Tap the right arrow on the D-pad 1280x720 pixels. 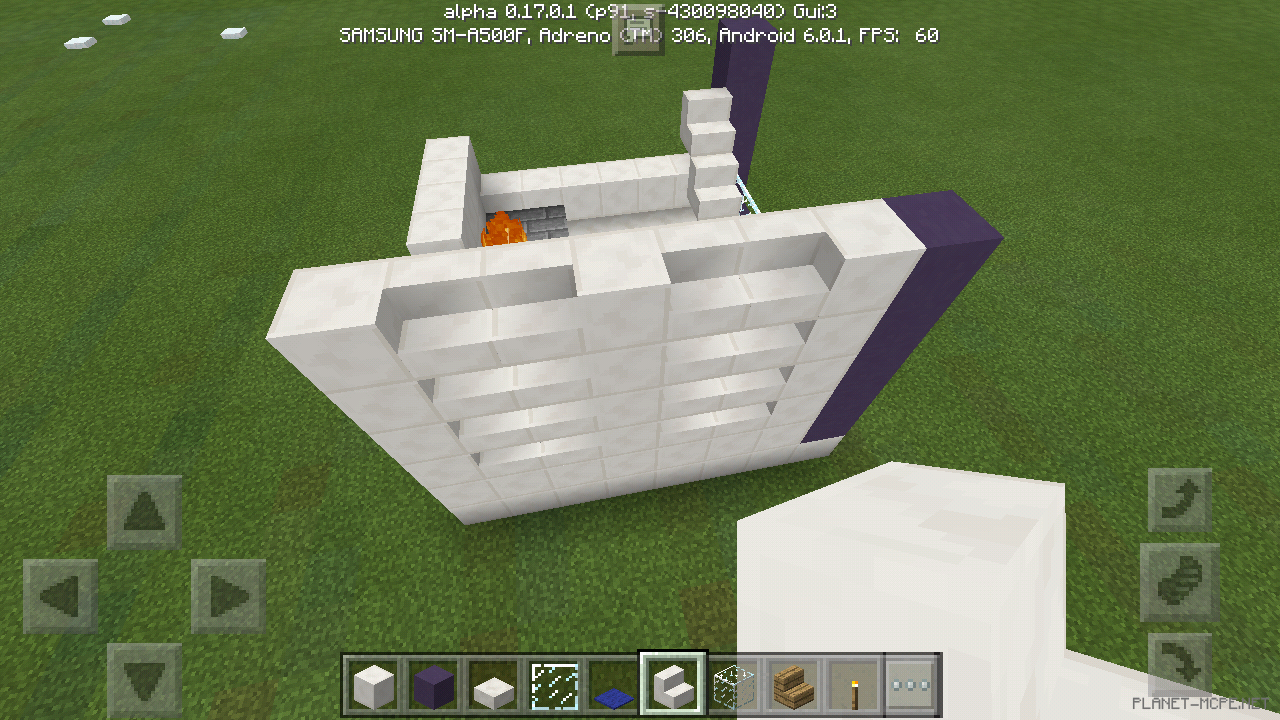point(228,597)
